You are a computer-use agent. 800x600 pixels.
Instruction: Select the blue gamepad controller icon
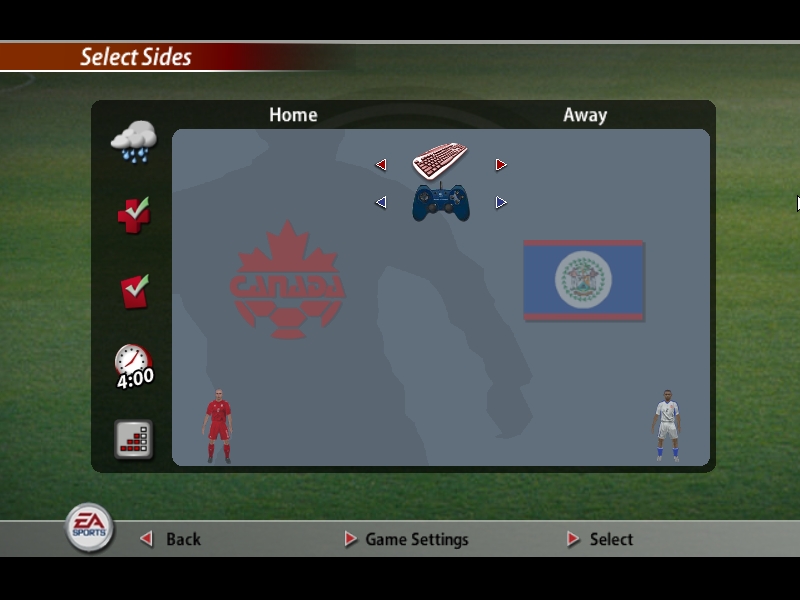441,202
